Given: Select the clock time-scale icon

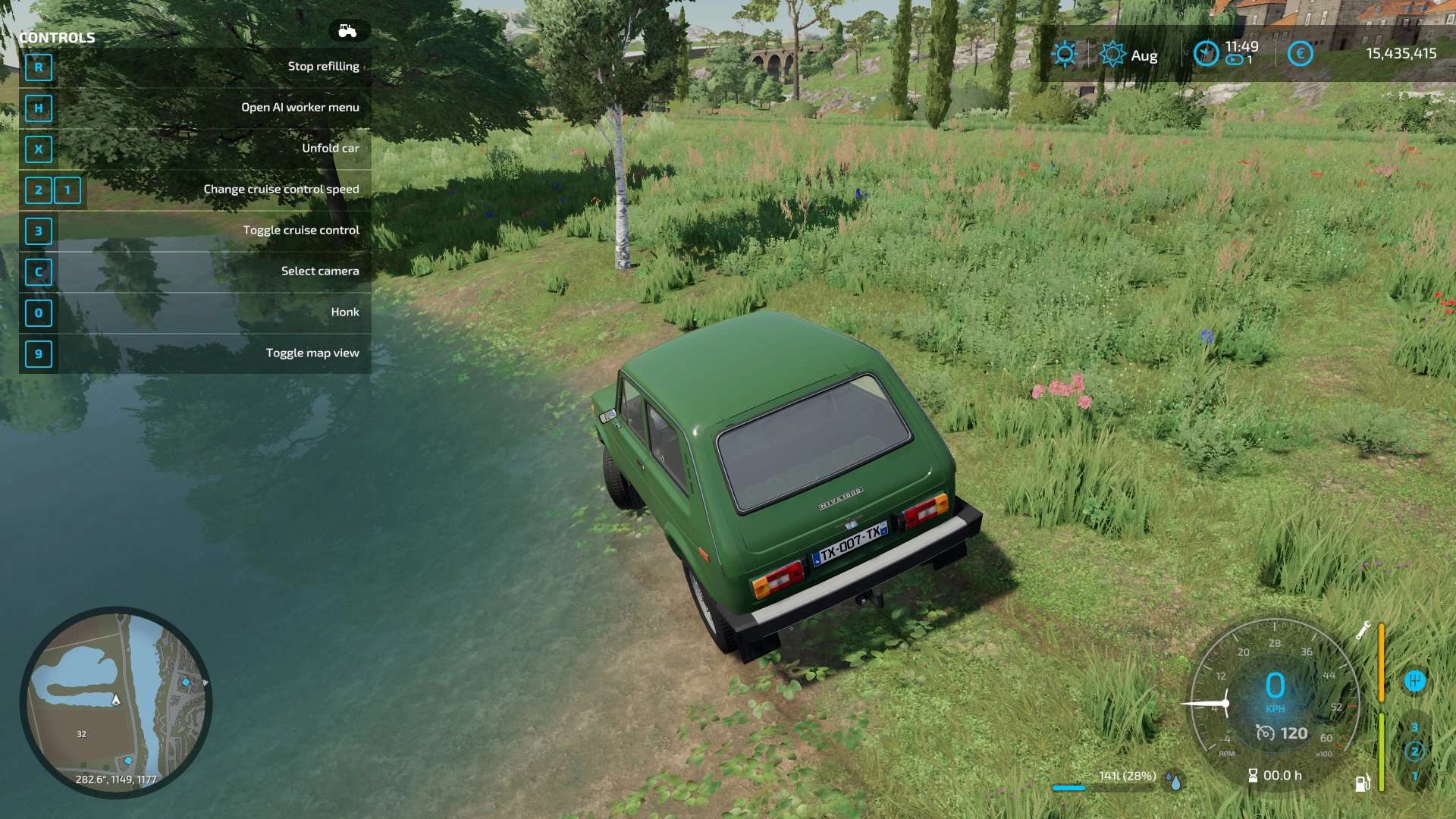Looking at the screenshot, I should click(1206, 54).
